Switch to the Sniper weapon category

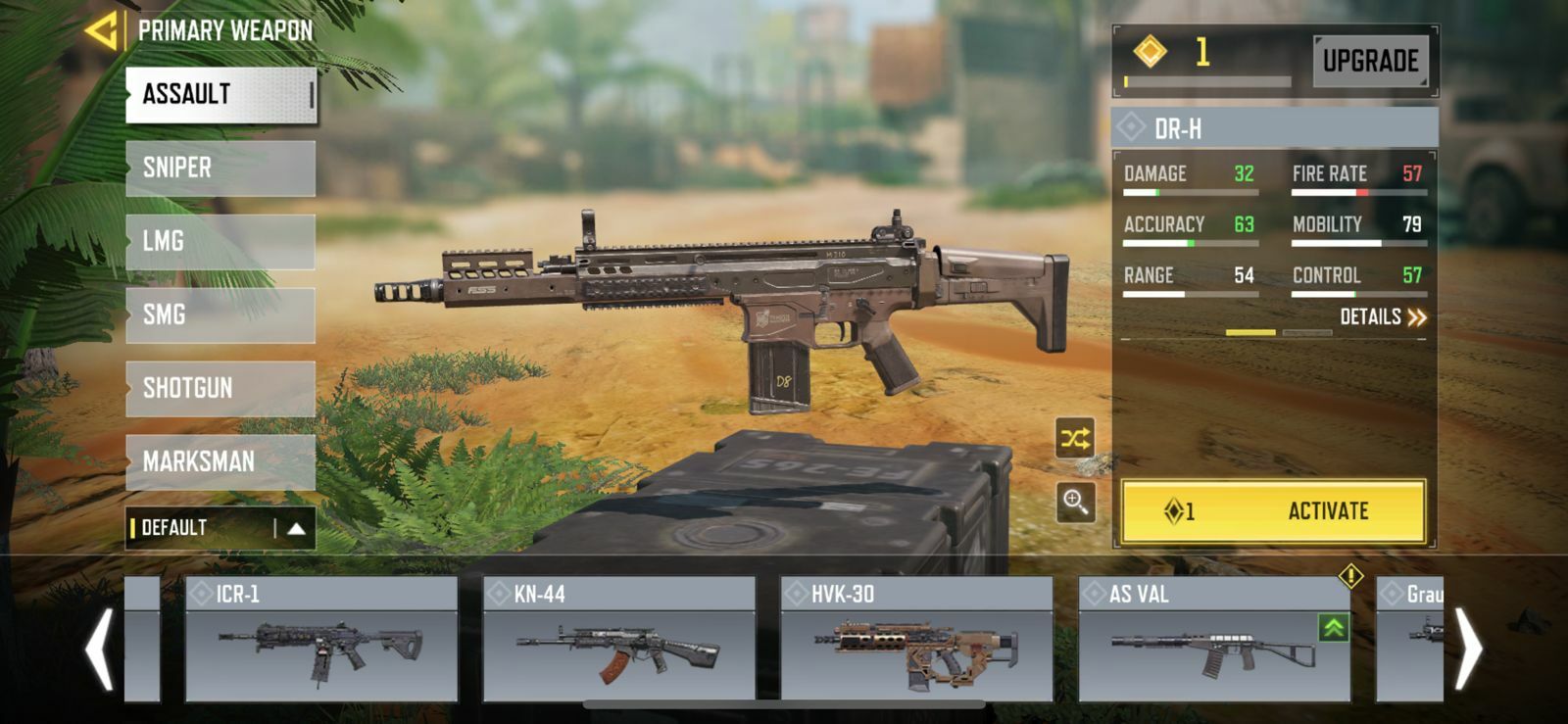(x=220, y=168)
